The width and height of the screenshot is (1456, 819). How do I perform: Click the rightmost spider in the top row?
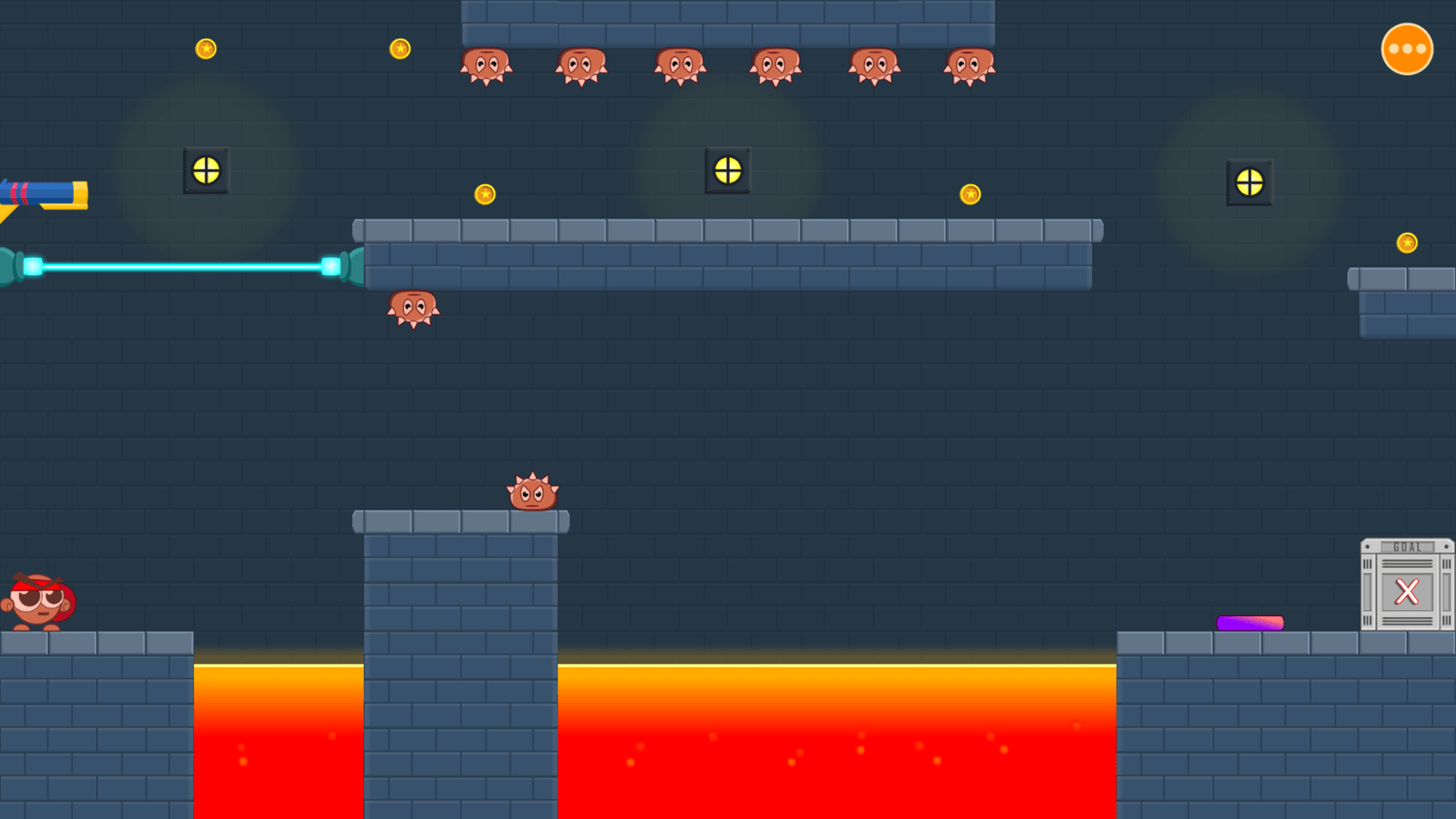click(x=969, y=65)
